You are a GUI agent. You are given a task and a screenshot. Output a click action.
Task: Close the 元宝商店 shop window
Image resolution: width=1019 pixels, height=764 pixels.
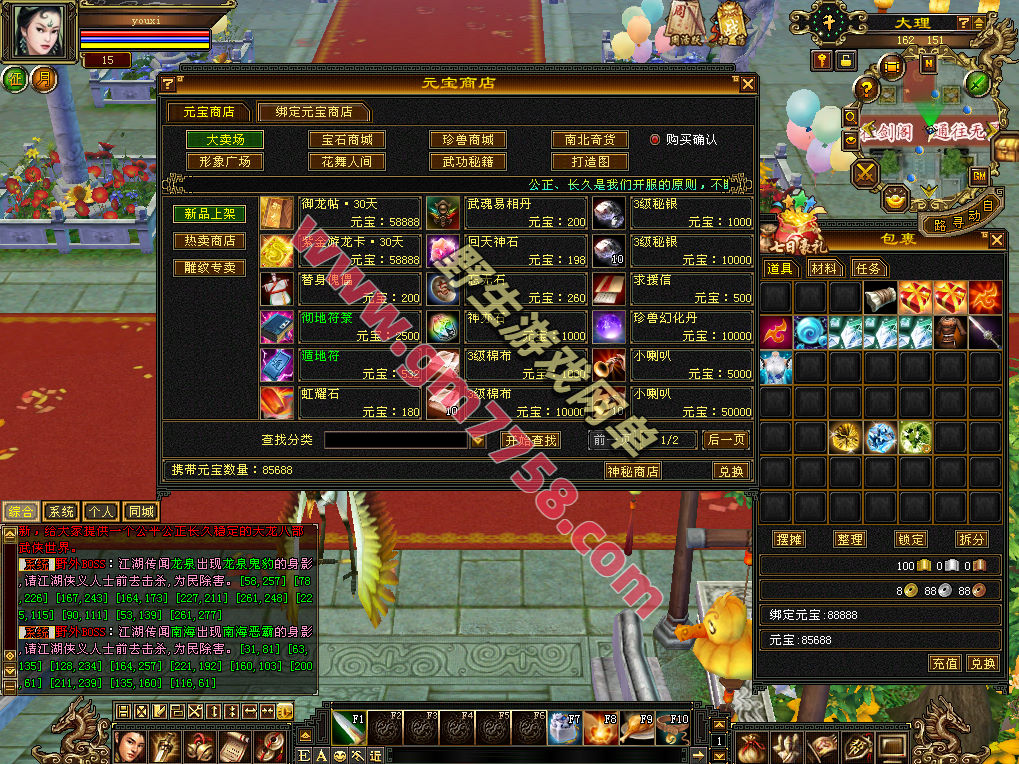point(747,84)
